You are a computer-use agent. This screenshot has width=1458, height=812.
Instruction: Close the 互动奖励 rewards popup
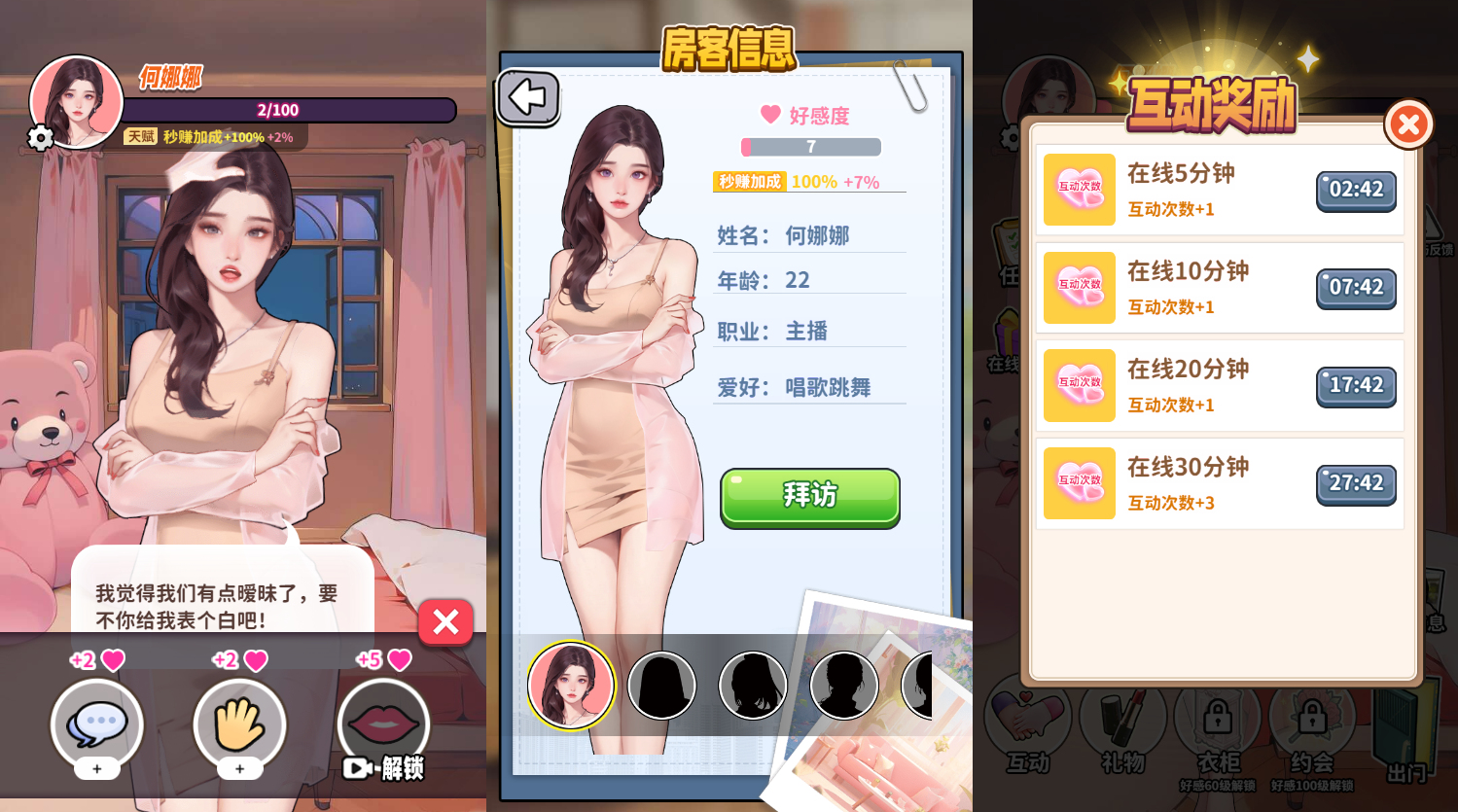pyautogui.click(x=1407, y=124)
